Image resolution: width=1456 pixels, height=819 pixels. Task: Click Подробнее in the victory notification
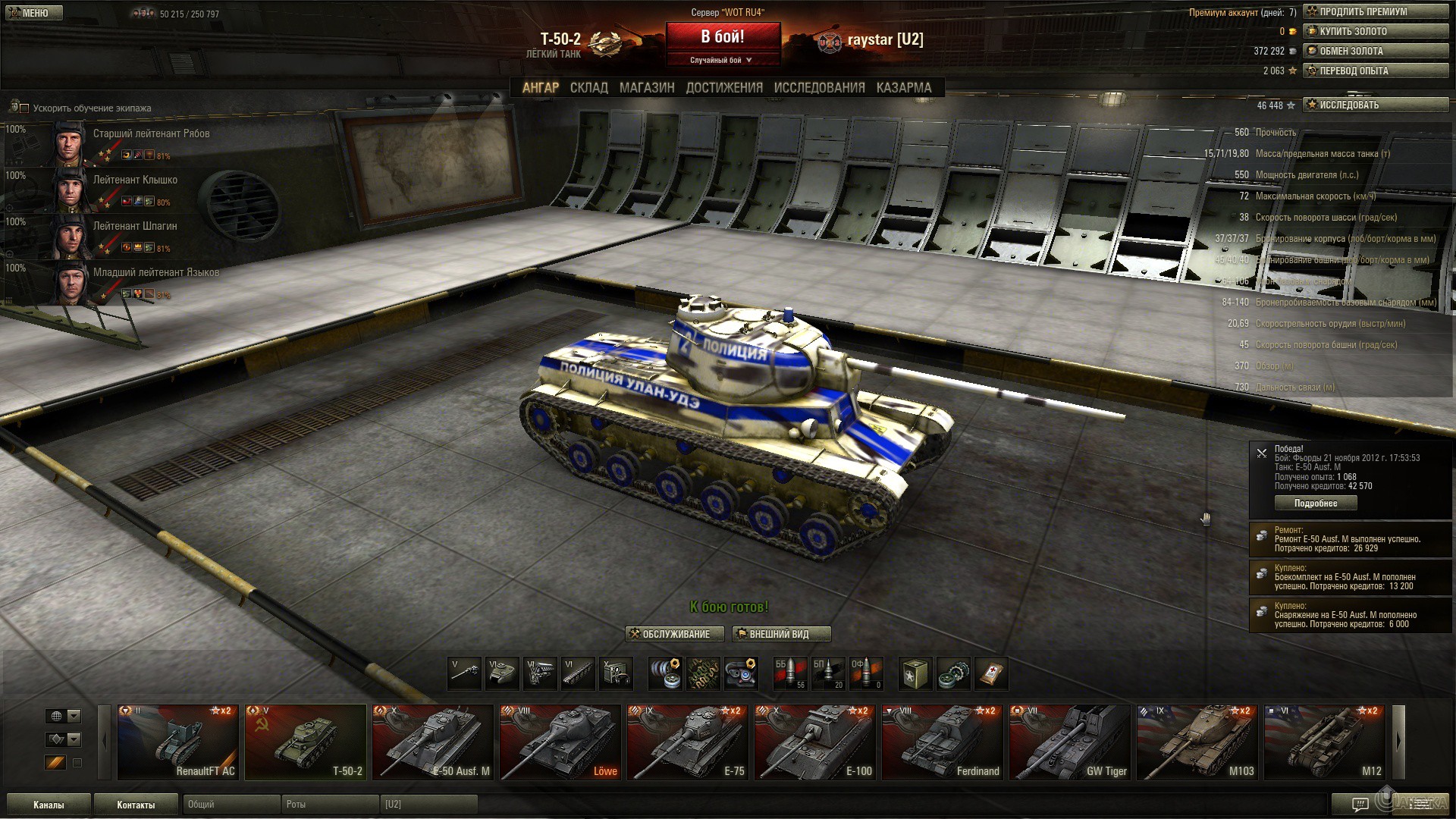(1315, 503)
